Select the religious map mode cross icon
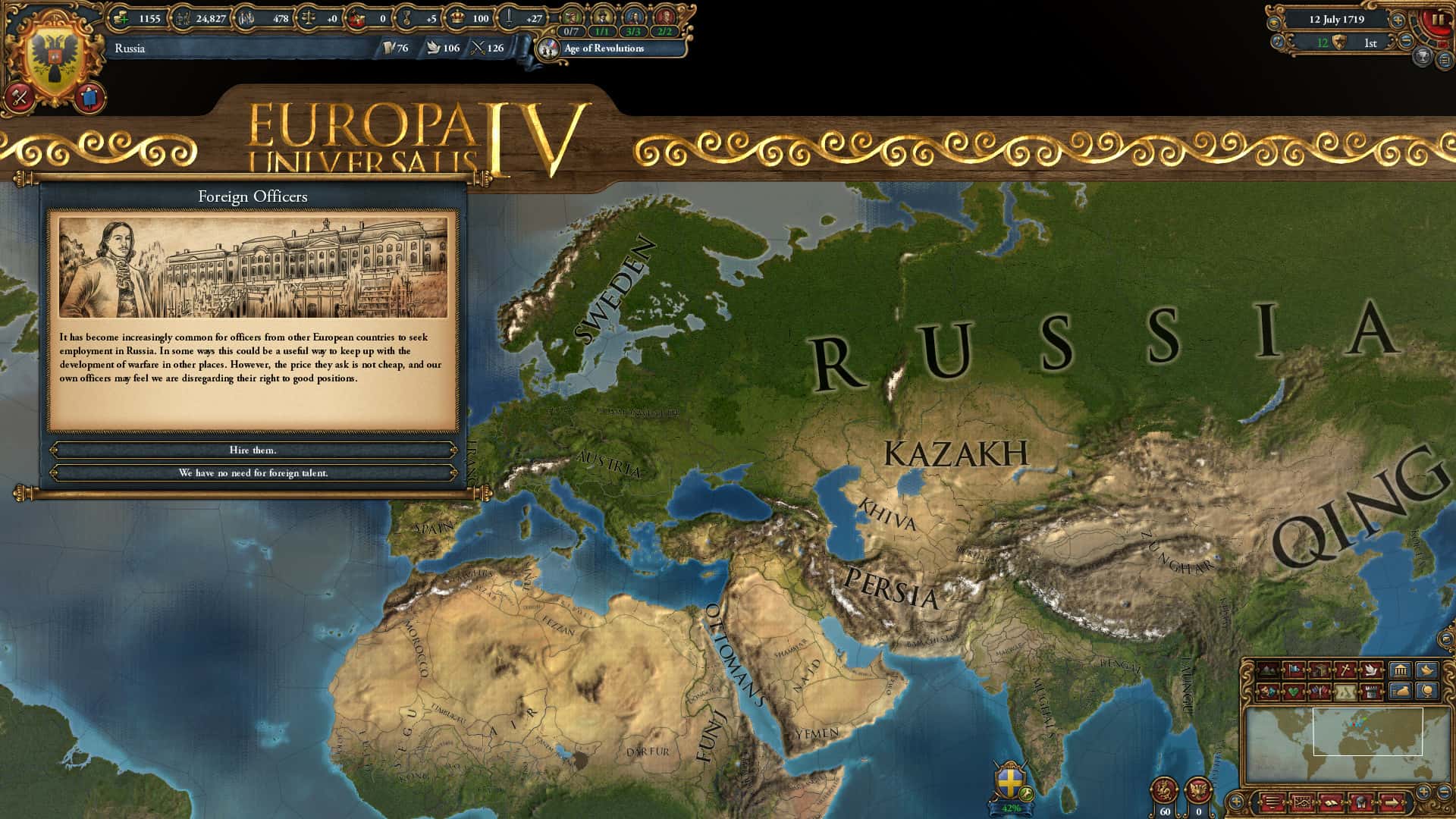This screenshot has height=819, width=1456. pyautogui.click(x=1344, y=670)
